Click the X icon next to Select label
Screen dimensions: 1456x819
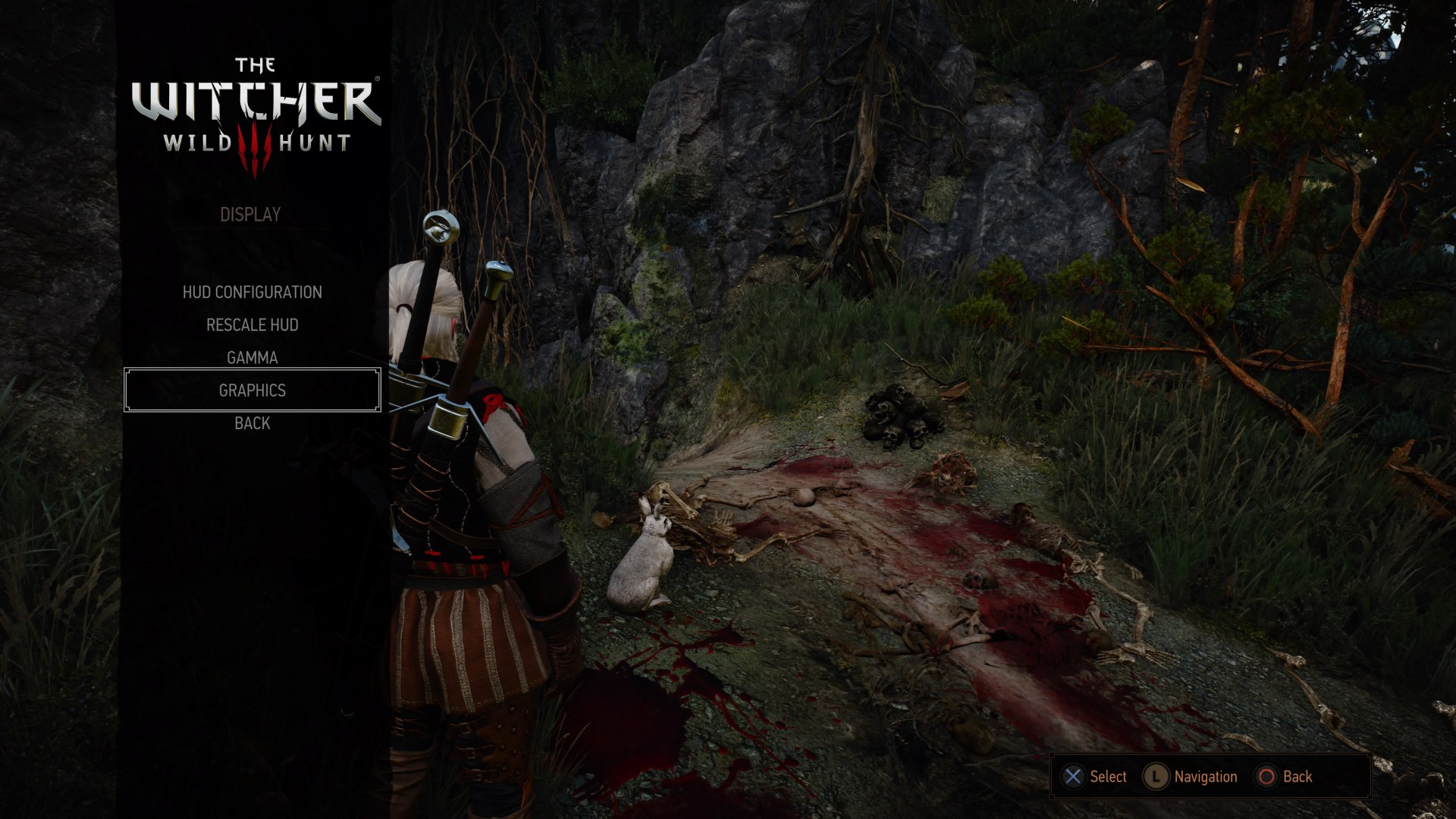(x=1072, y=777)
